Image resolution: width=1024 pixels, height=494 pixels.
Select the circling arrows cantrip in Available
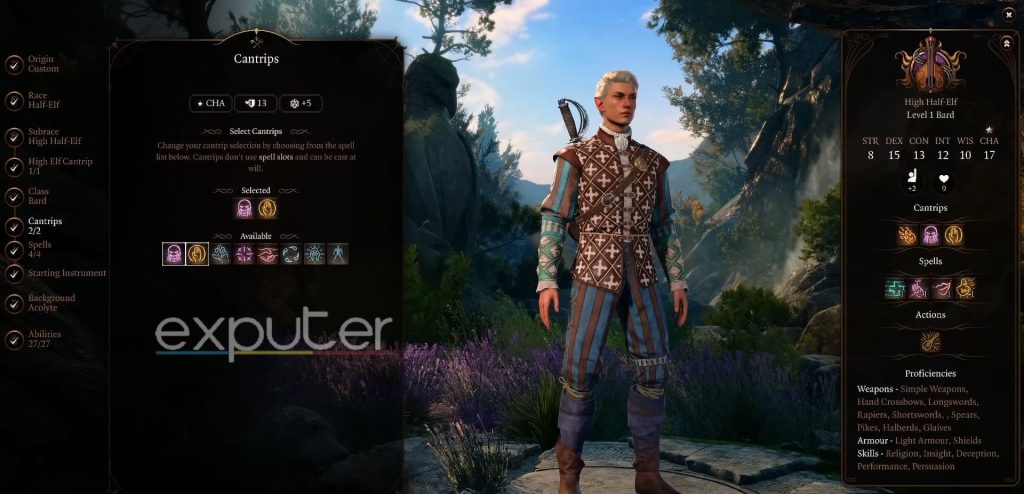291,254
